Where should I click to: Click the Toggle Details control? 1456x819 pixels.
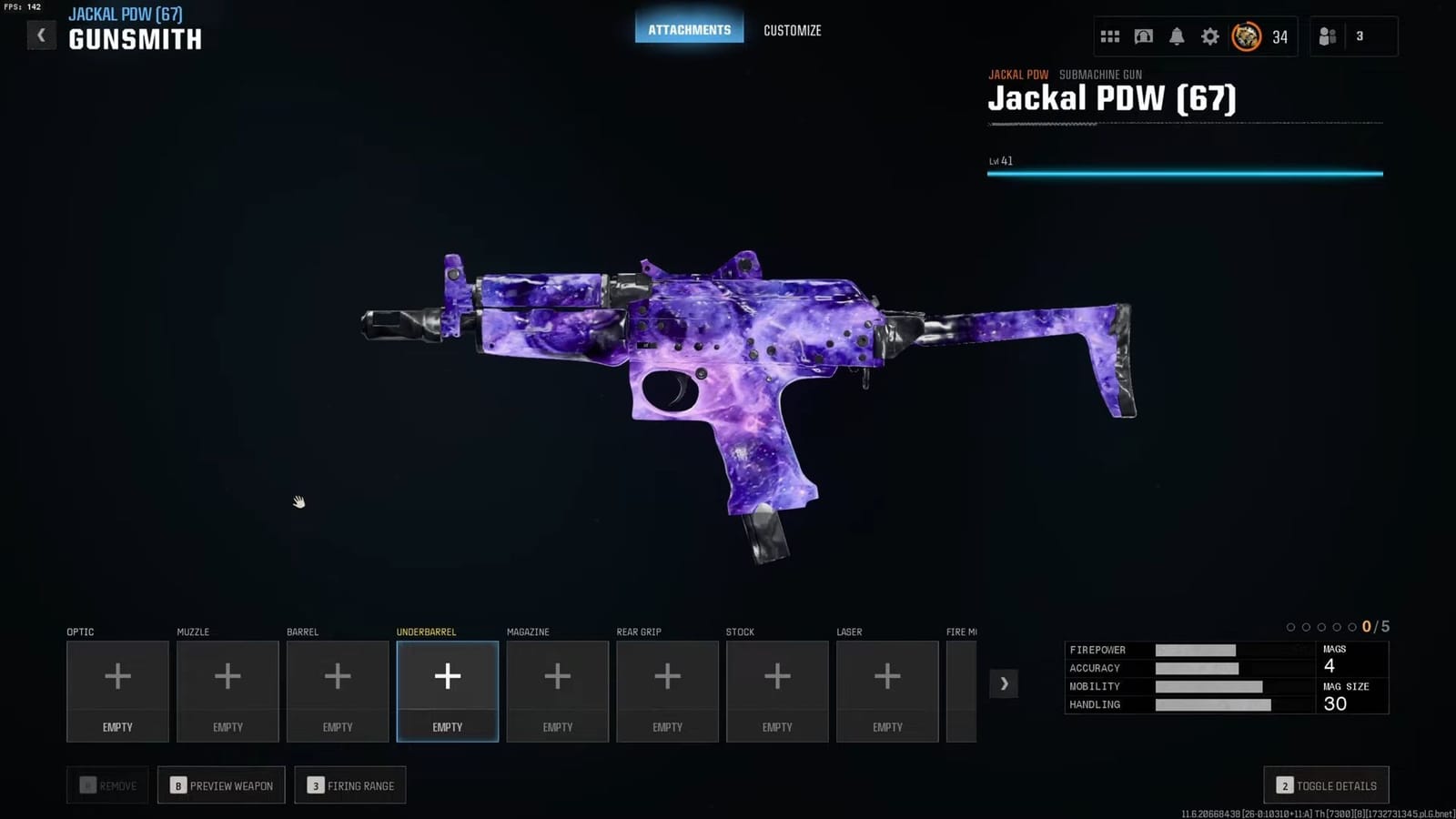point(1326,784)
